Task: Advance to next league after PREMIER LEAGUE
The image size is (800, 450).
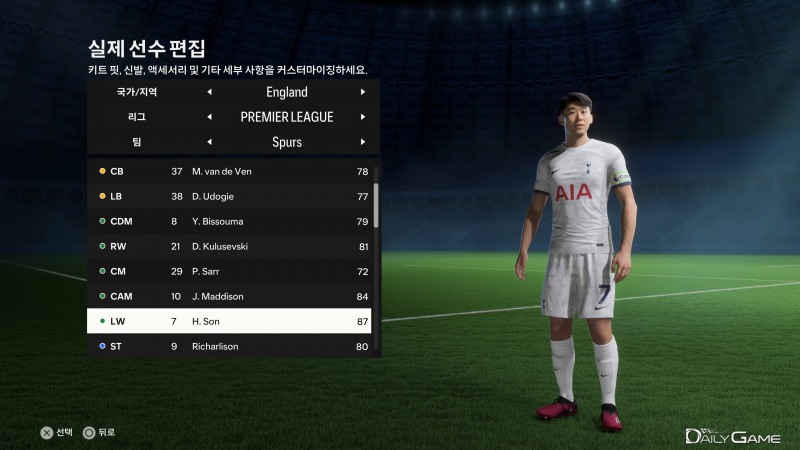Action: 363,117
